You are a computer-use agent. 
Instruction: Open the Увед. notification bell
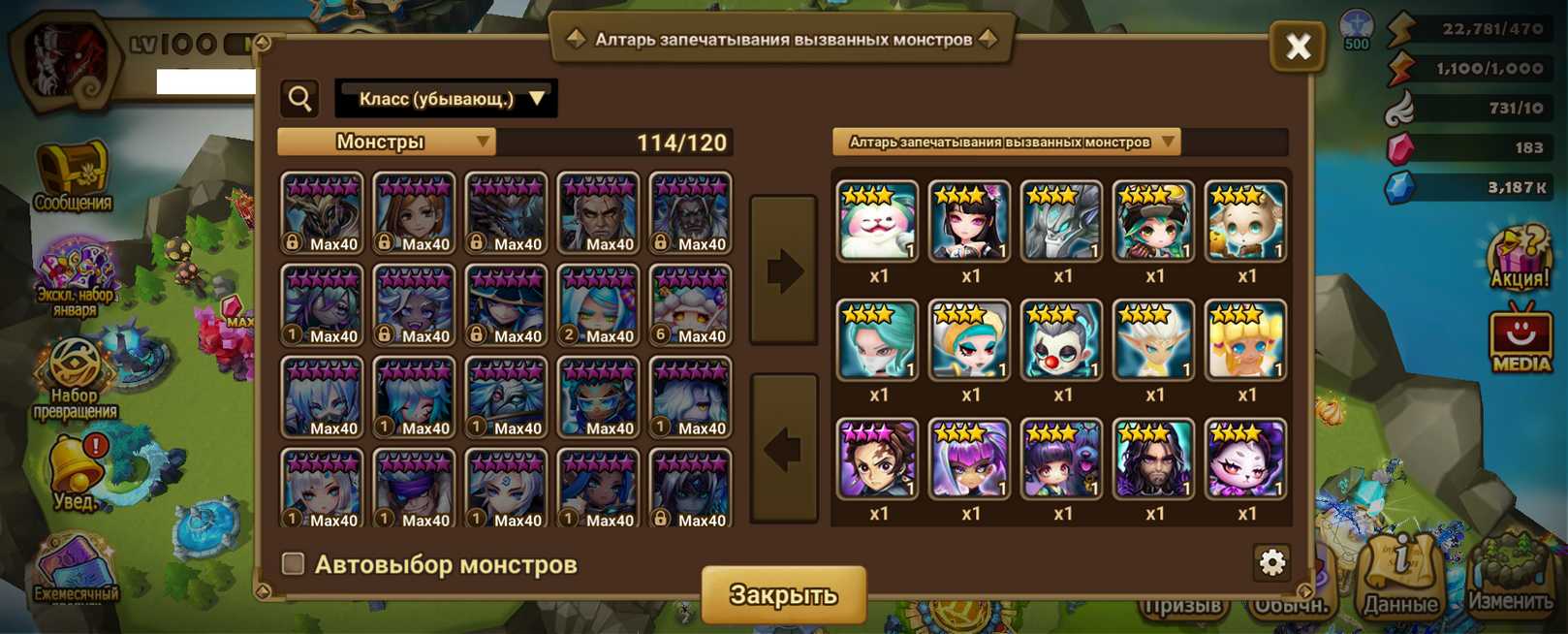pos(75,472)
